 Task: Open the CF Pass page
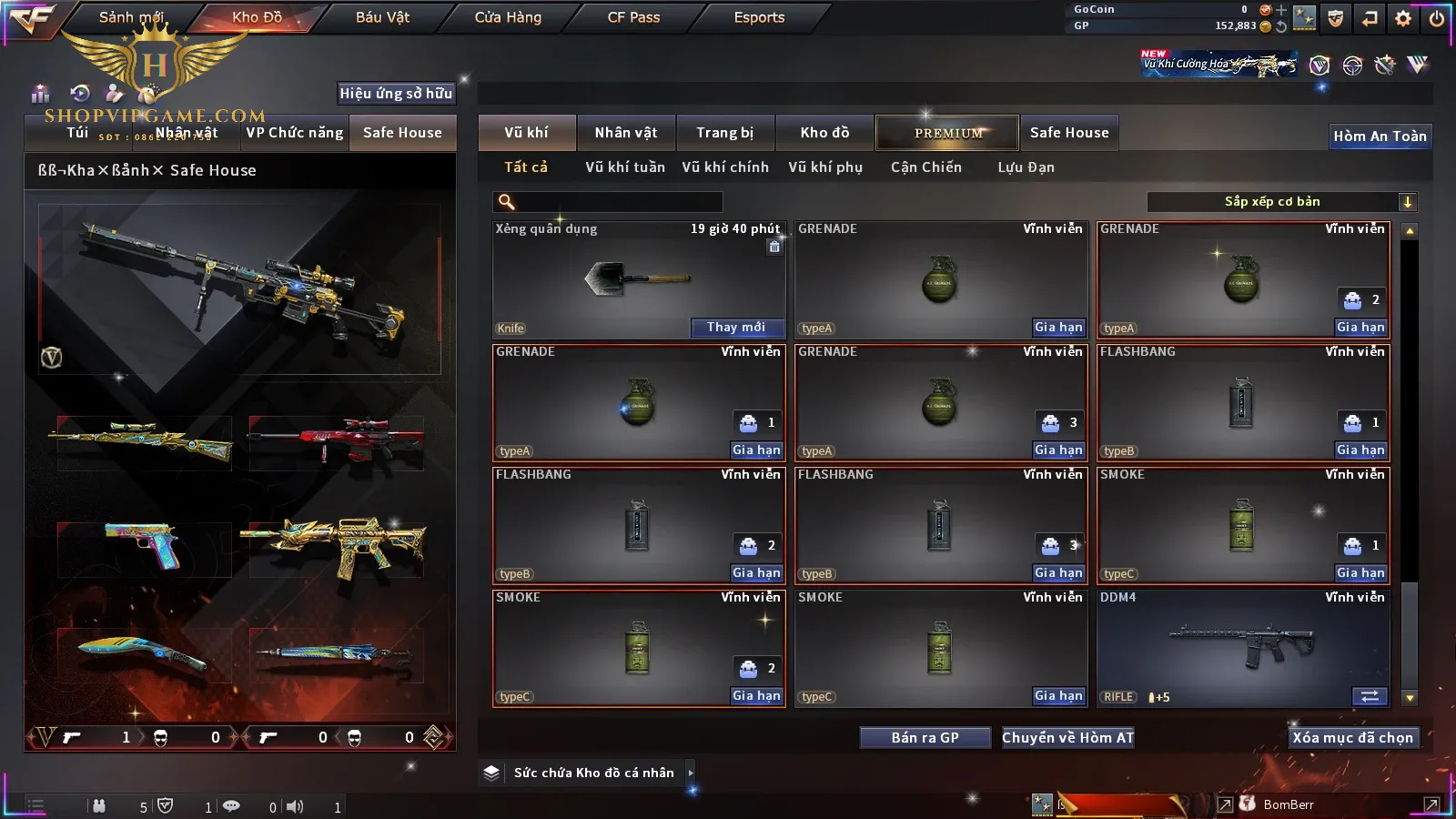(633, 17)
